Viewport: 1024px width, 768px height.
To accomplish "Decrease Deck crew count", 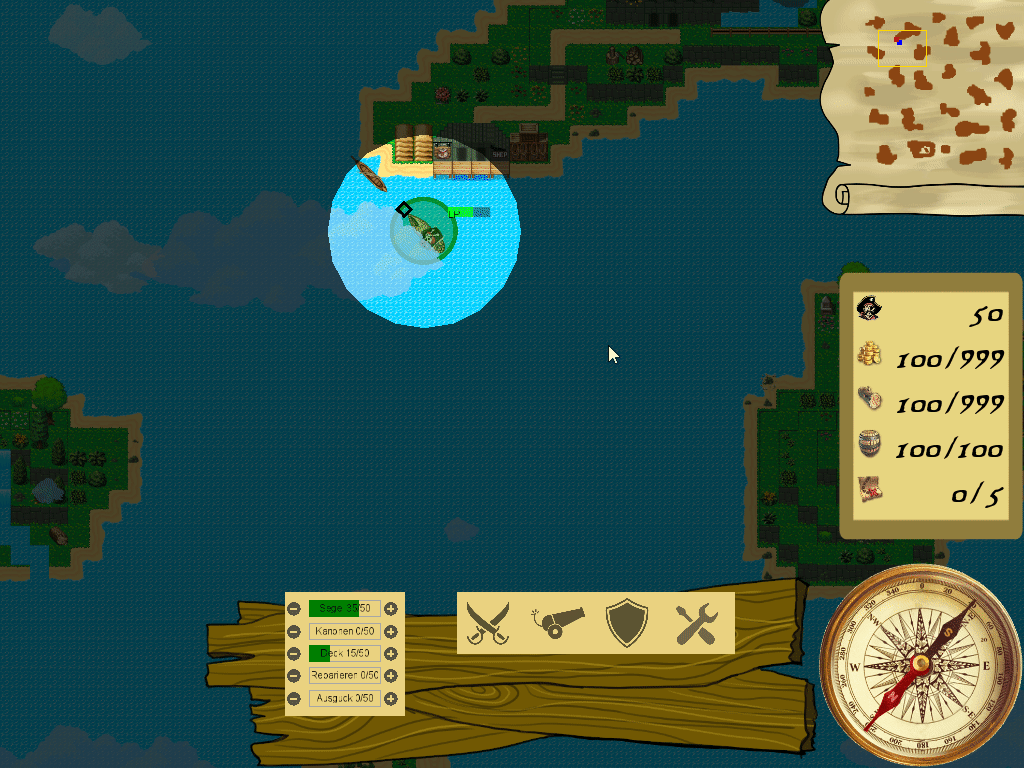I will tap(294, 654).
